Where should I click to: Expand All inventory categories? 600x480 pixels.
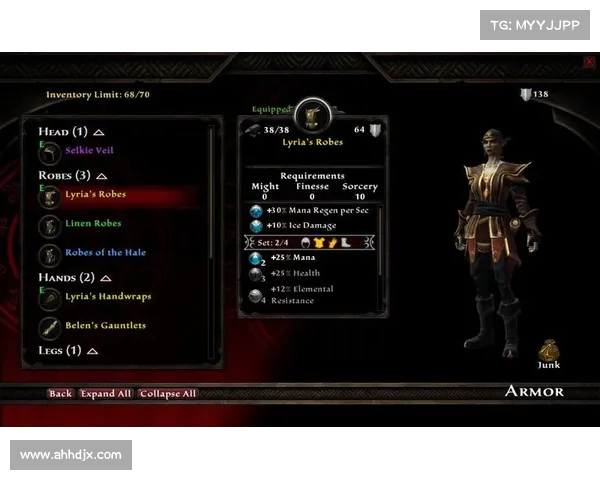106,394
